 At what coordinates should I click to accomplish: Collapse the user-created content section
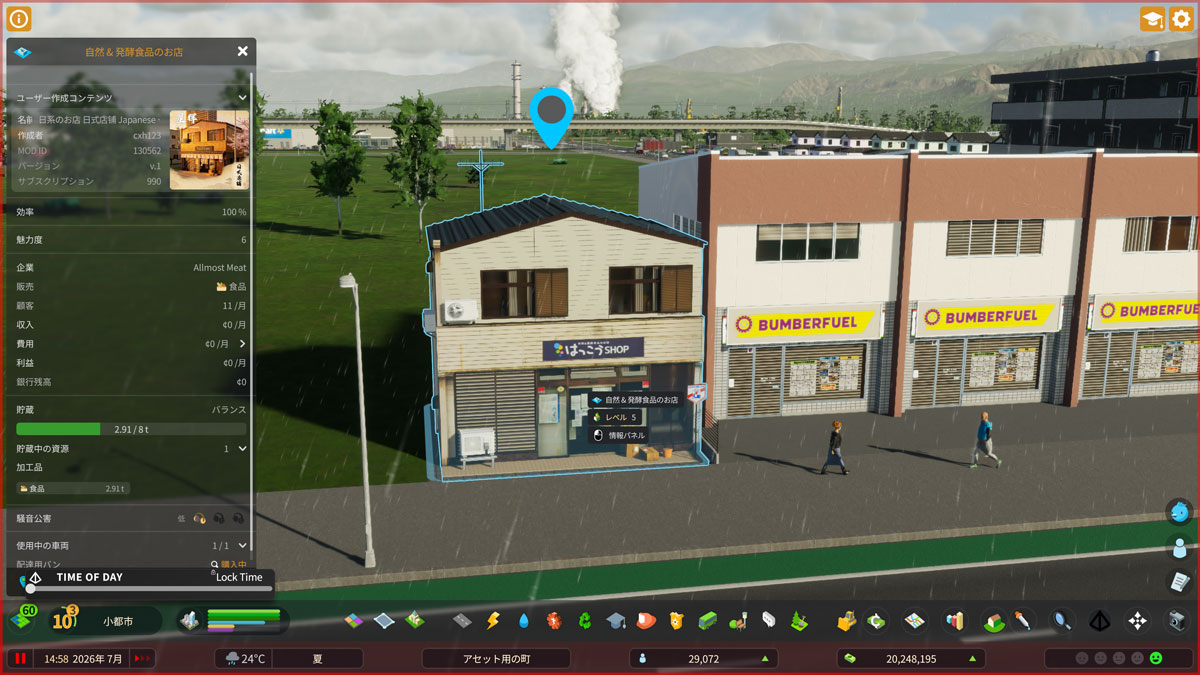[243, 98]
